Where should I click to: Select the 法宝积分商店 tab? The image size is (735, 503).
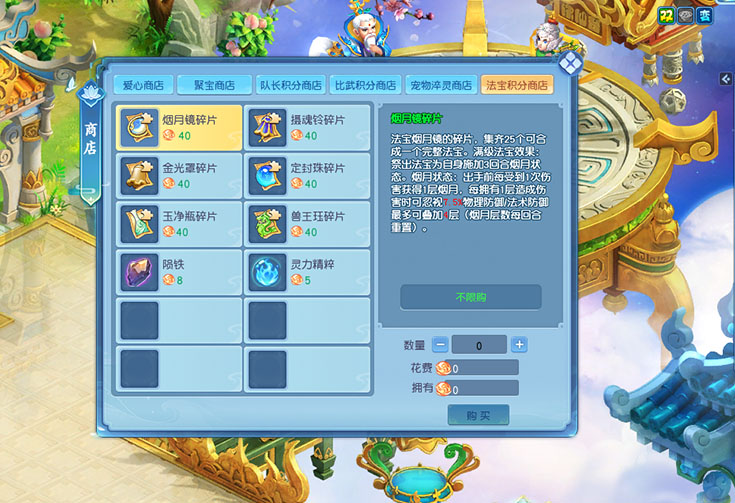tap(516, 84)
